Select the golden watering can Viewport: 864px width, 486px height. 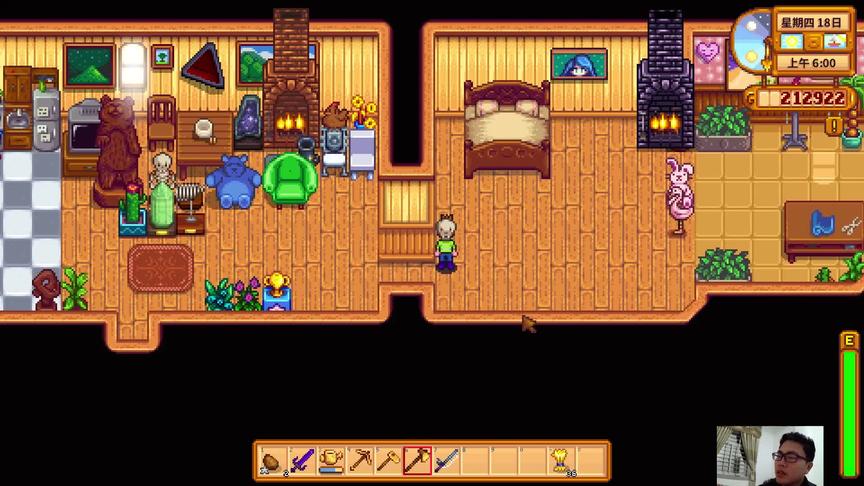click(331, 461)
